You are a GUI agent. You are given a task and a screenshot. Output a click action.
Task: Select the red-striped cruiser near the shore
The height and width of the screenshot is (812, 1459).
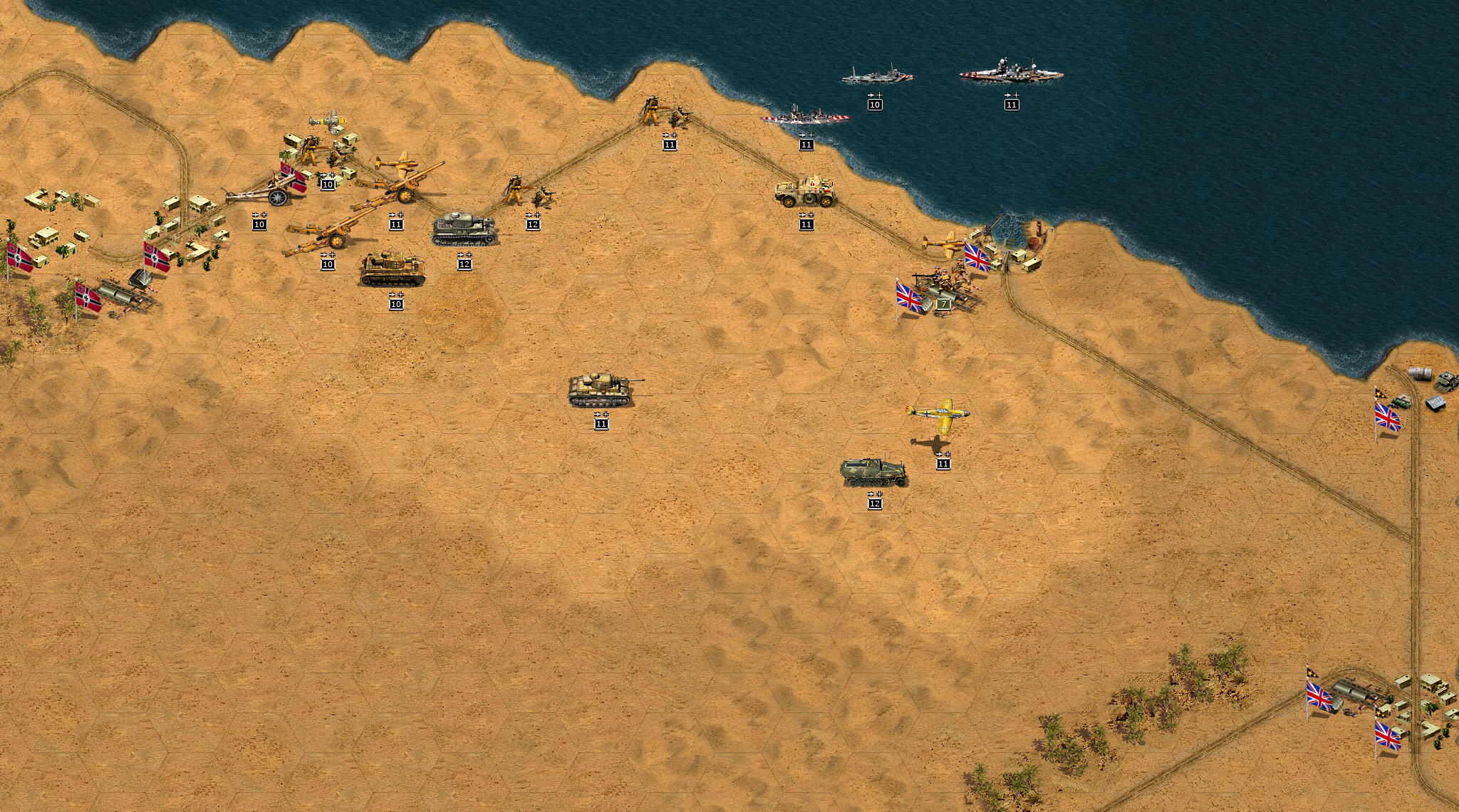[x=806, y=117]
